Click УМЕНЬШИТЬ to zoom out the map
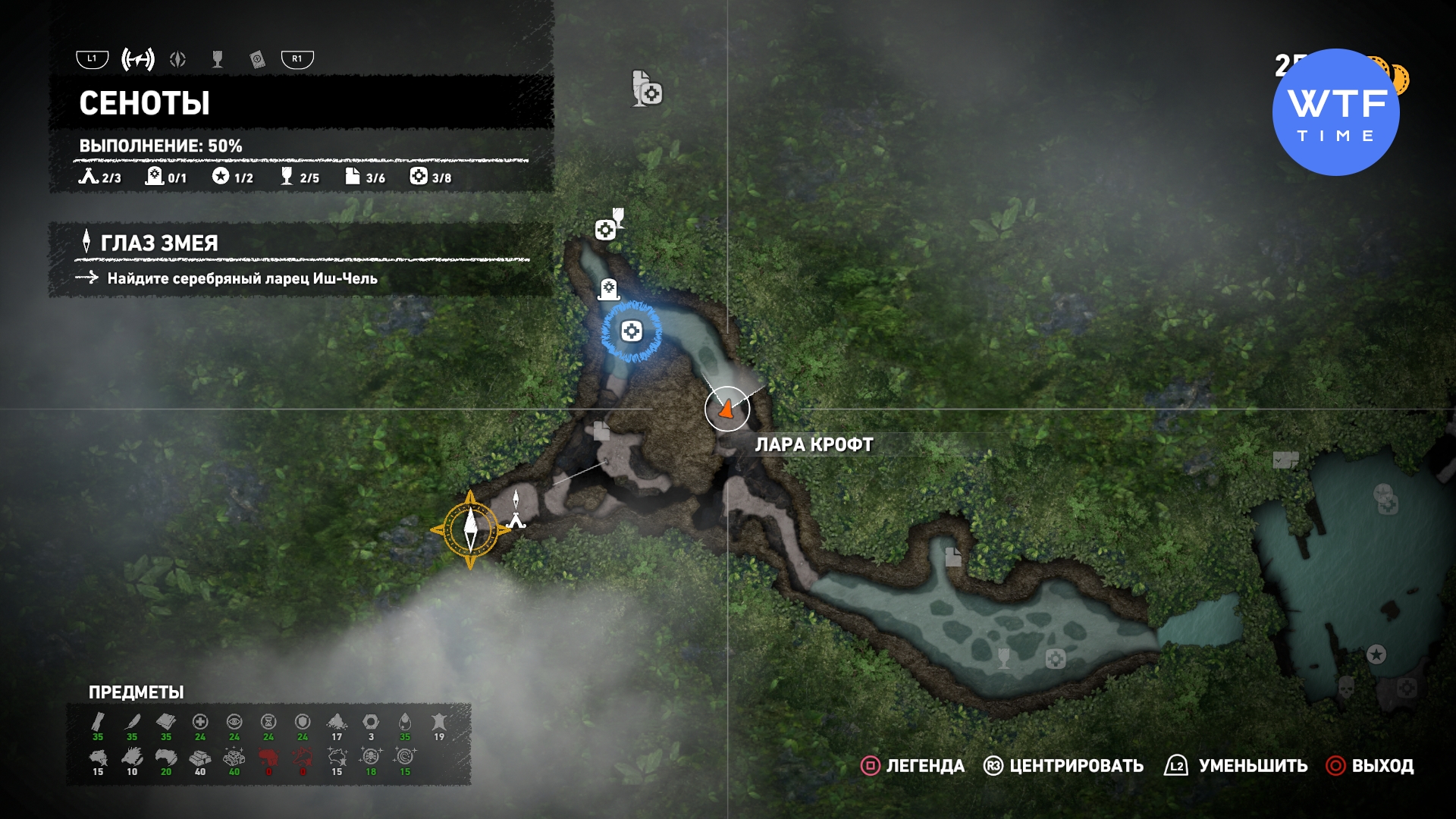1456x819 pixels. point(1253,766)
